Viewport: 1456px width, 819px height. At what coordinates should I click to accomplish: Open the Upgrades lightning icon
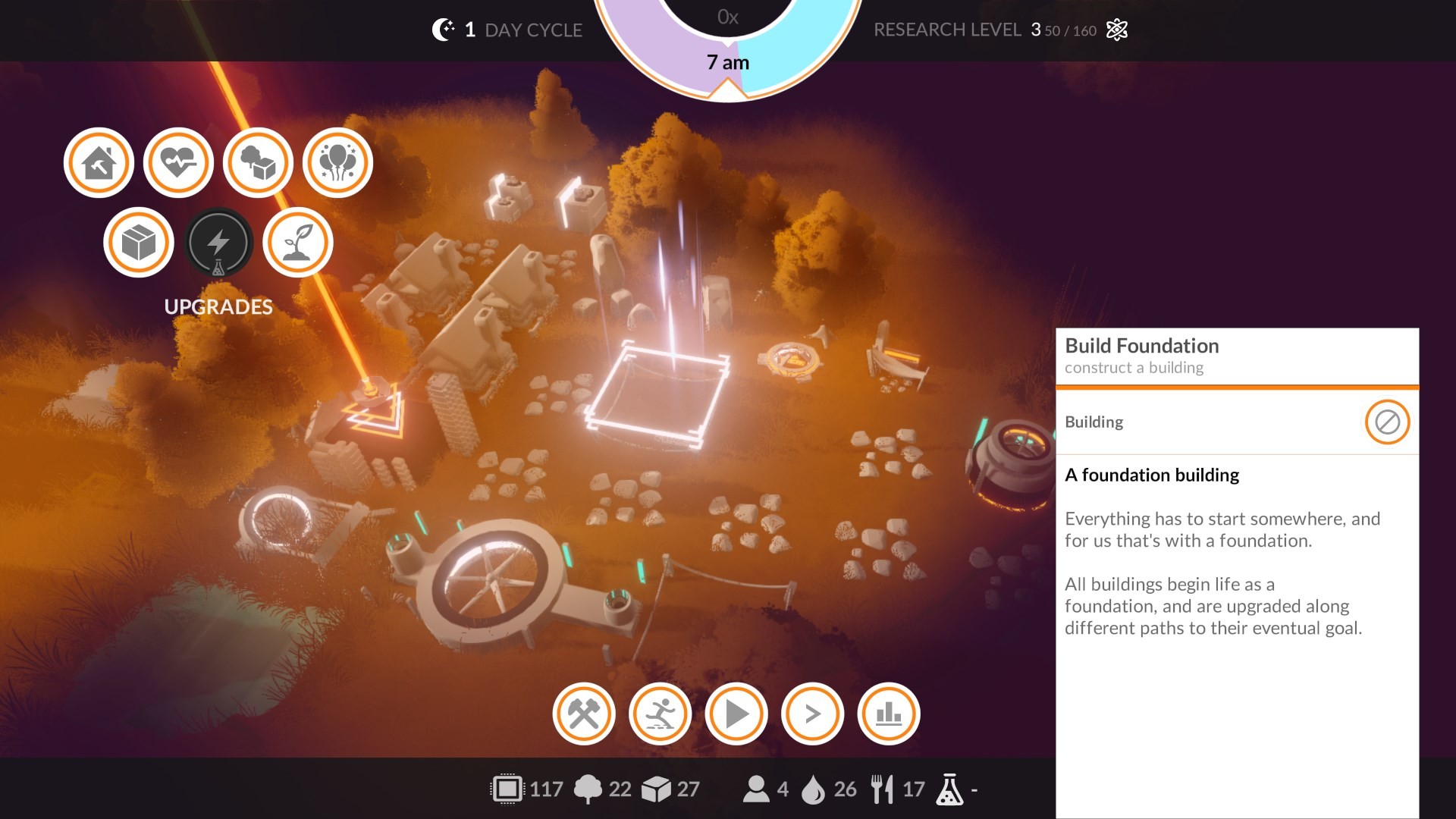[x=219, y=242]
